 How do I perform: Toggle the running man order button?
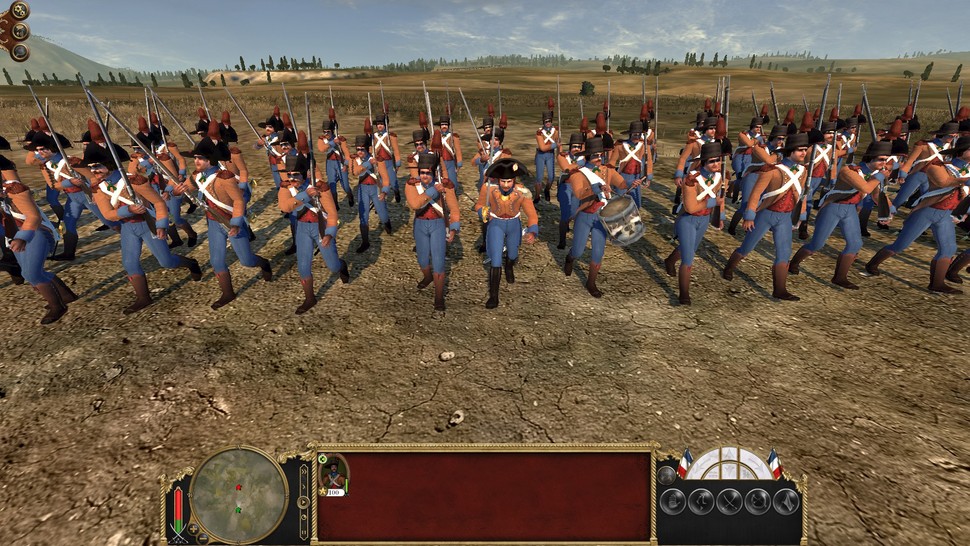[700, 501]
